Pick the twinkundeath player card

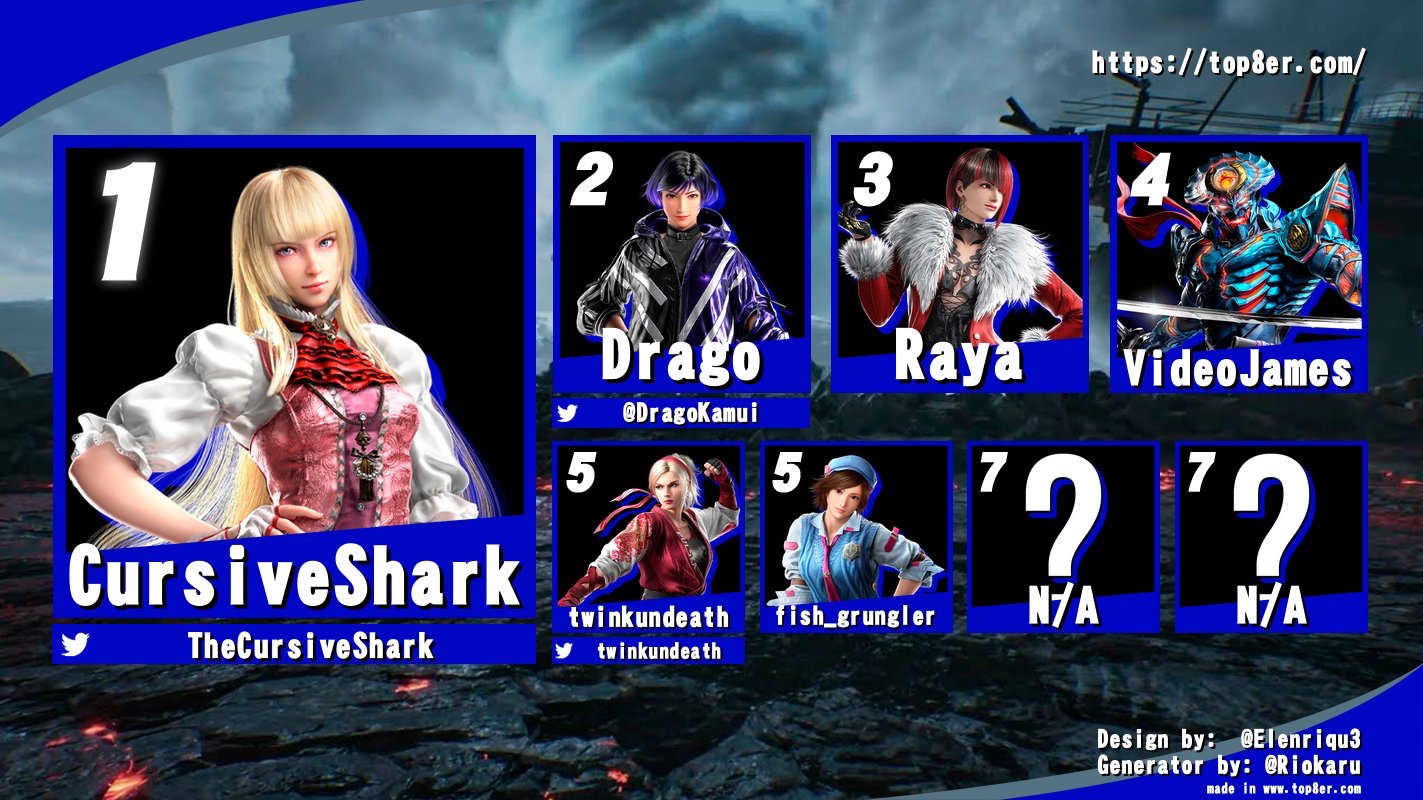[x=648, y=537]
